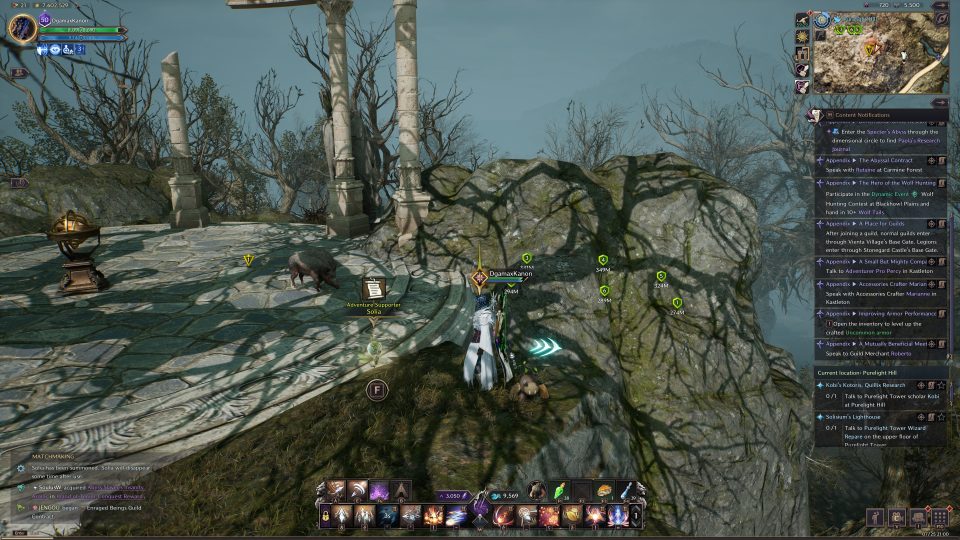Open The Hero of the Wolf Hunting quest

875,184
